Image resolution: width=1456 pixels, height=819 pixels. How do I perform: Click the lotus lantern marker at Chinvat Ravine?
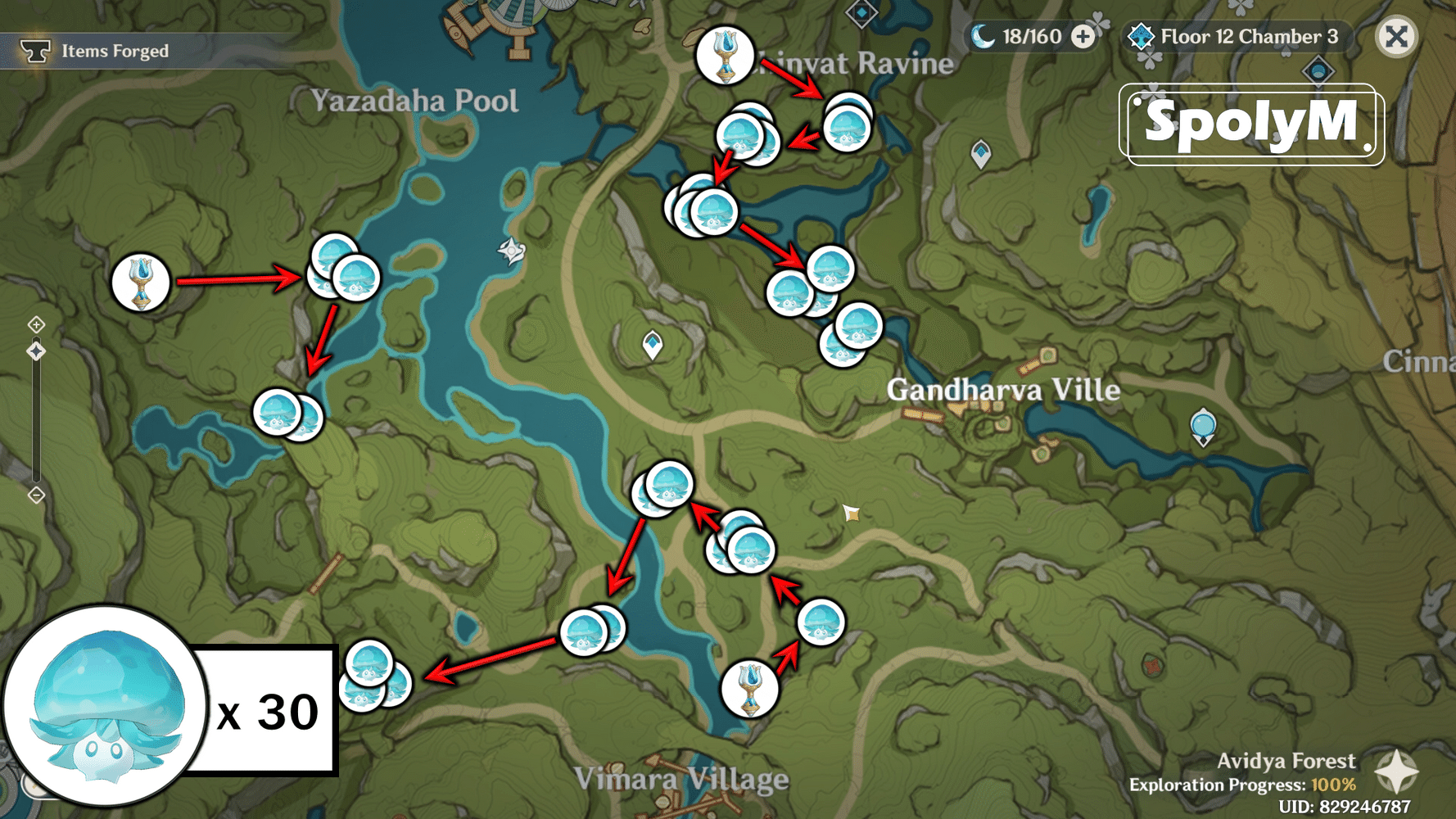point(726,55)
